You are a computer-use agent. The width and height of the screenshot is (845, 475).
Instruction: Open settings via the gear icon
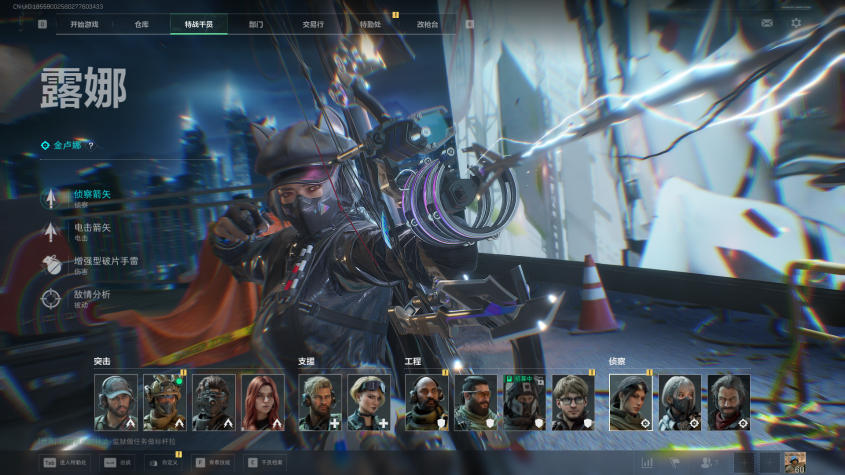[x=796, y=23]
